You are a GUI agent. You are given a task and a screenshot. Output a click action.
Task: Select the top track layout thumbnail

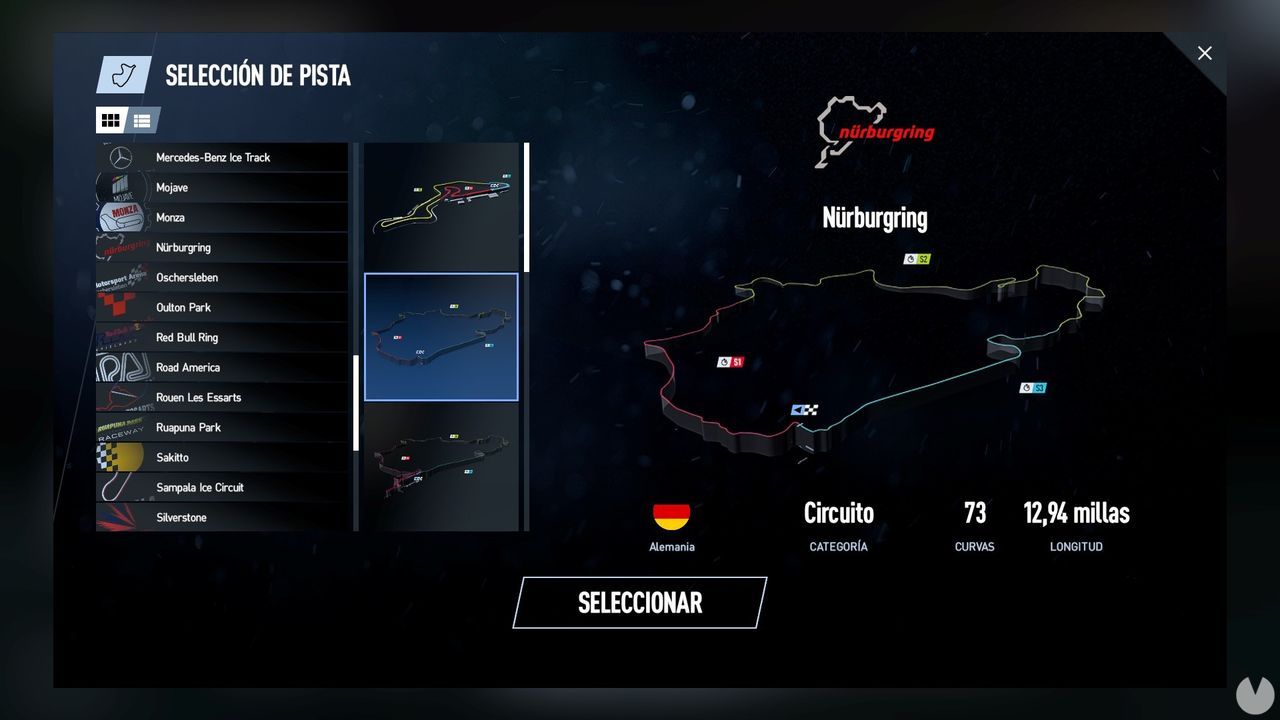pyautogui.click(x=441, y=207)
